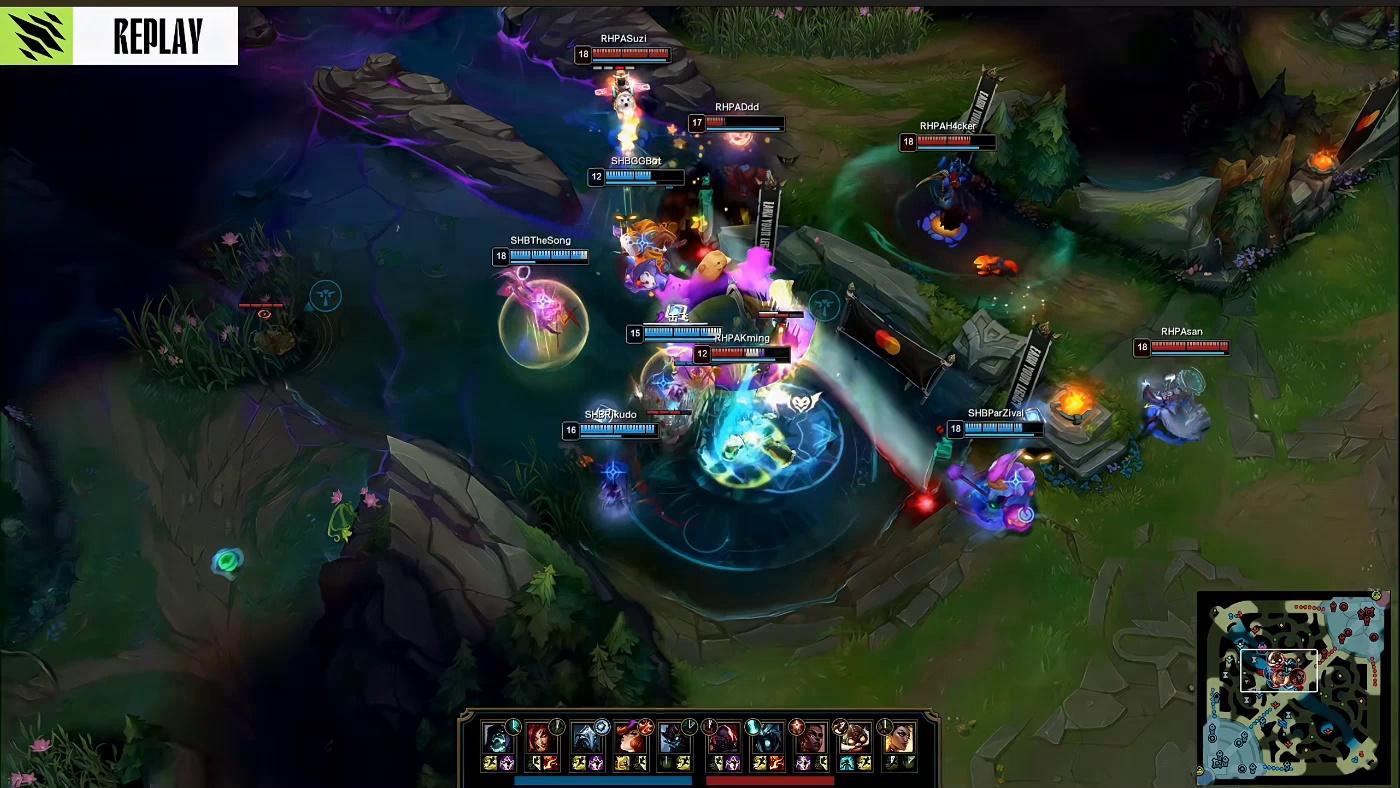Image resolution: width=1400 pixels, height=788 pixels.
Task: Click the white camera frame on minimap
Action: click(x=1278, y=671)
